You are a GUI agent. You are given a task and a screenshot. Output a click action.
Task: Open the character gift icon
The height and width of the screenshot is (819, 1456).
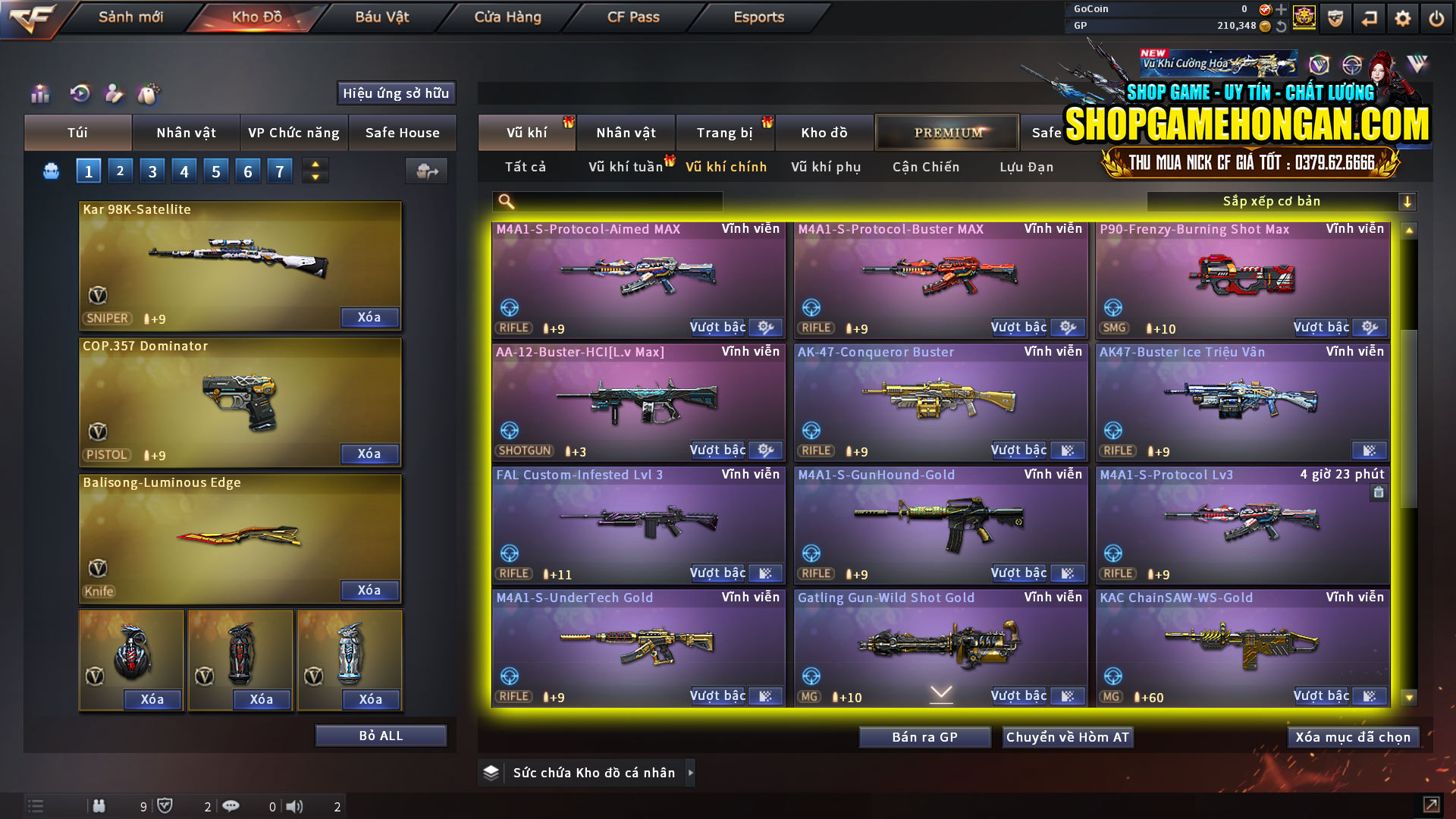point(114,93)
